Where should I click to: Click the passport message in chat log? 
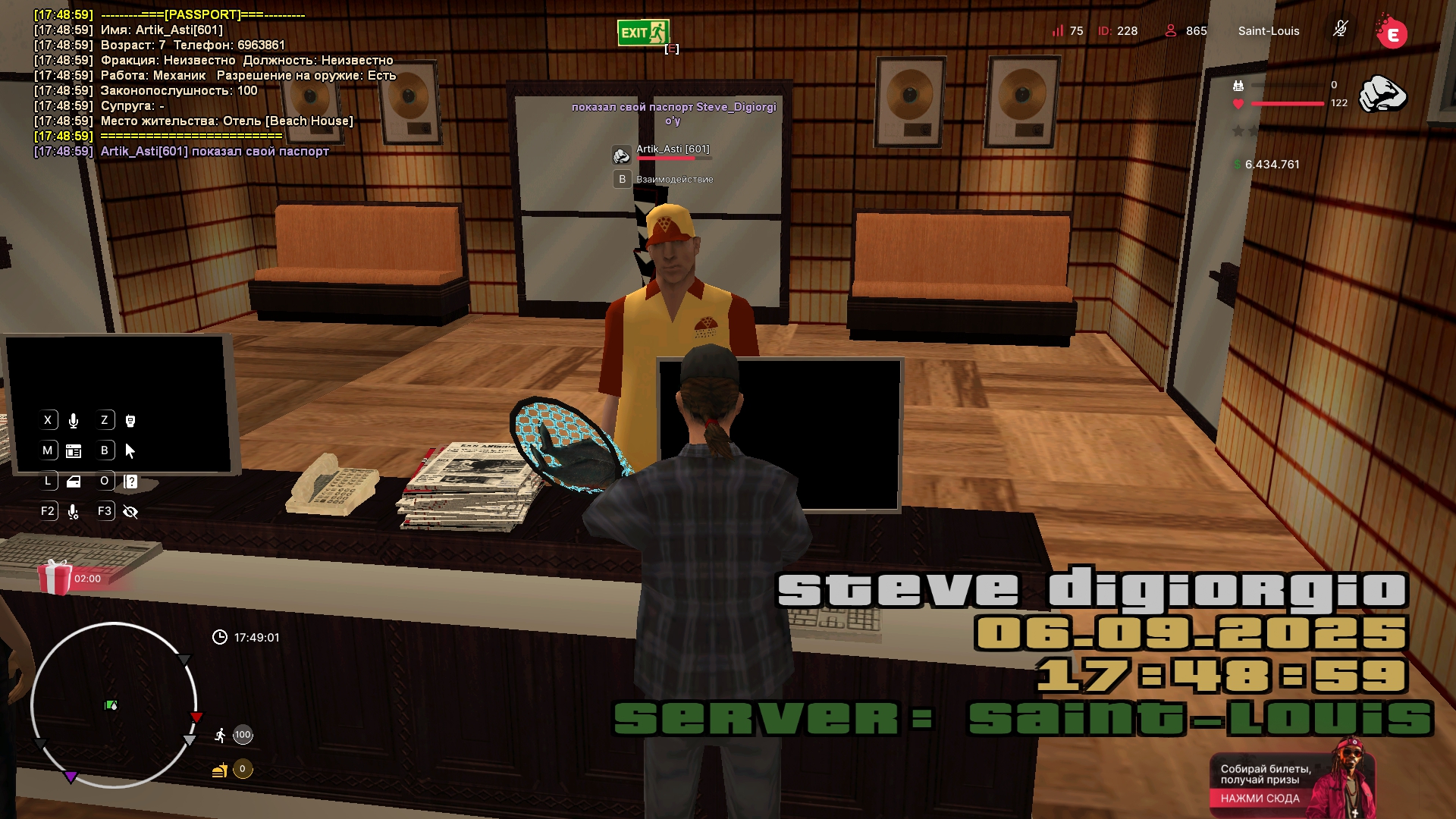point(215,151)
